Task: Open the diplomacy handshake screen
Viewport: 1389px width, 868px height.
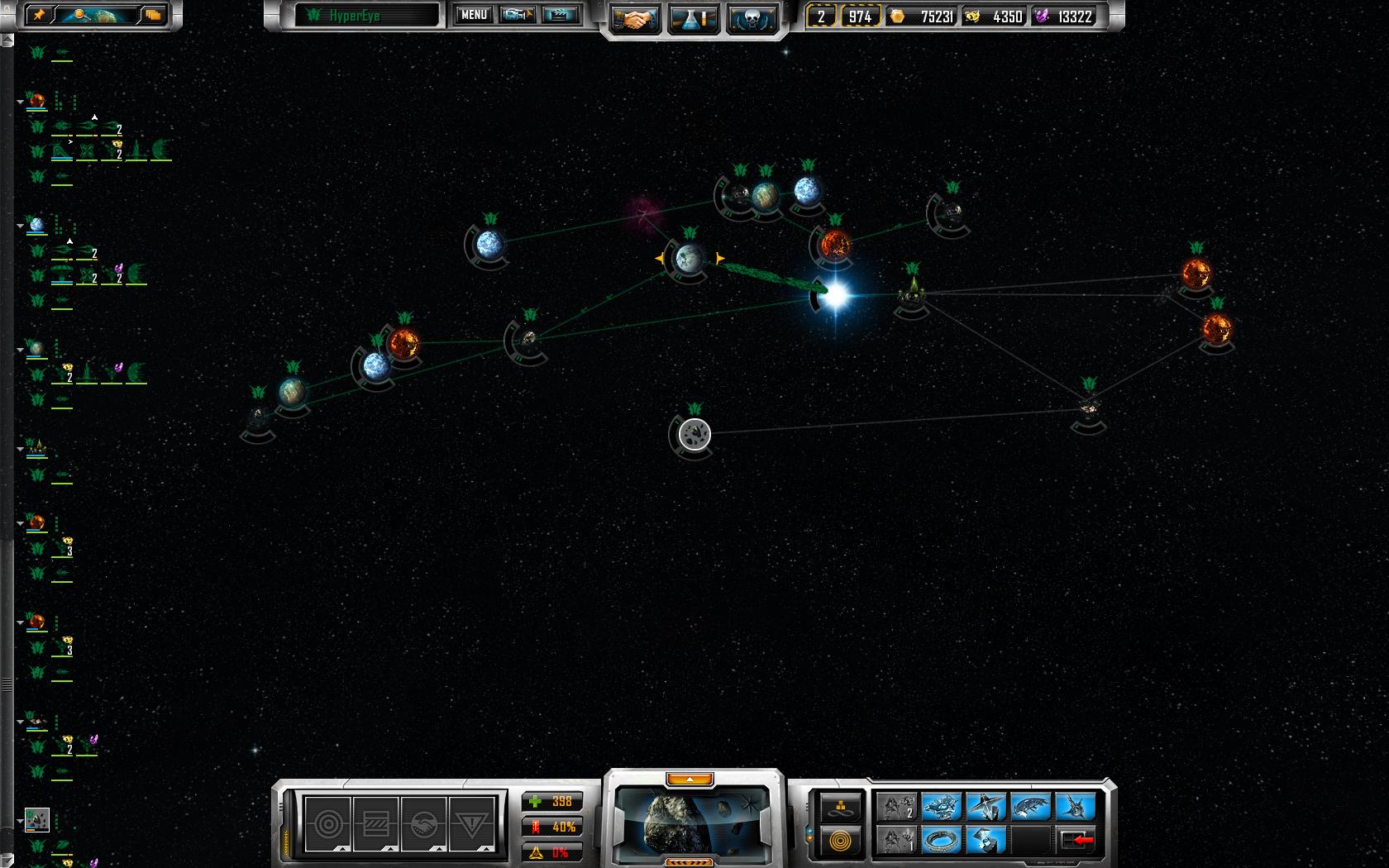Action: [635, 18]
